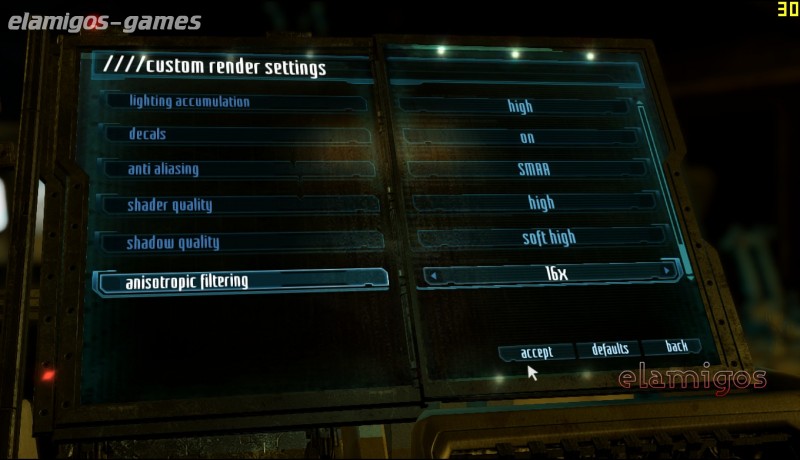Toggle the decals 'on' value
Image resolution: width=800 pixels, height=460 pixels.
tap(527, 138)
